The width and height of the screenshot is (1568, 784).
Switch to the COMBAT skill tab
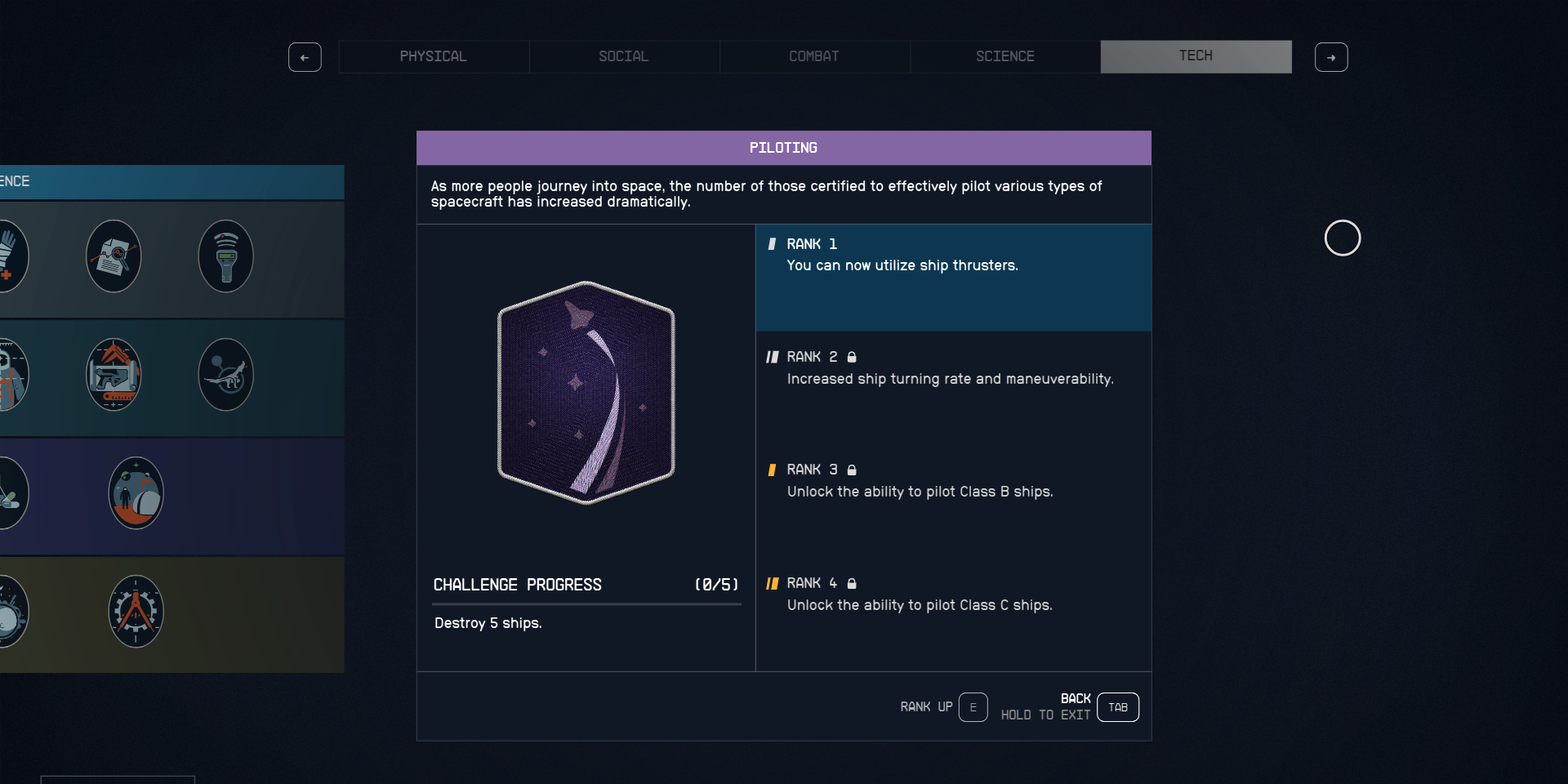pyautogui.click(x=814, y=56)
